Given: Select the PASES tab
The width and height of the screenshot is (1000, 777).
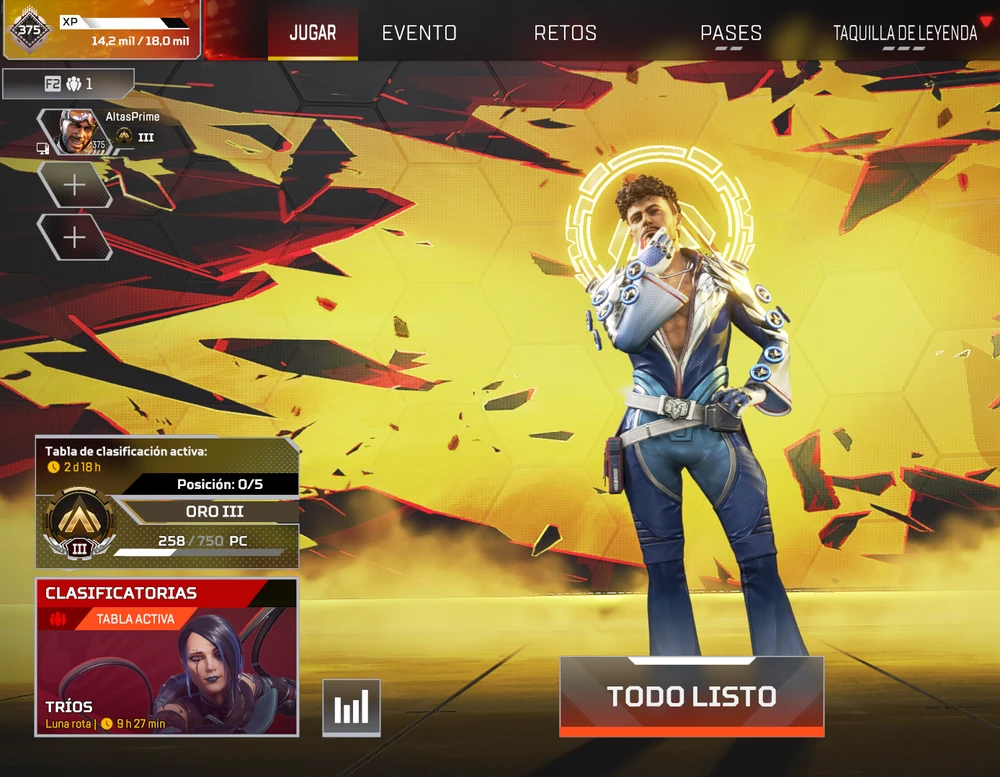Looking at the screenshot, I should click(730, 33).
